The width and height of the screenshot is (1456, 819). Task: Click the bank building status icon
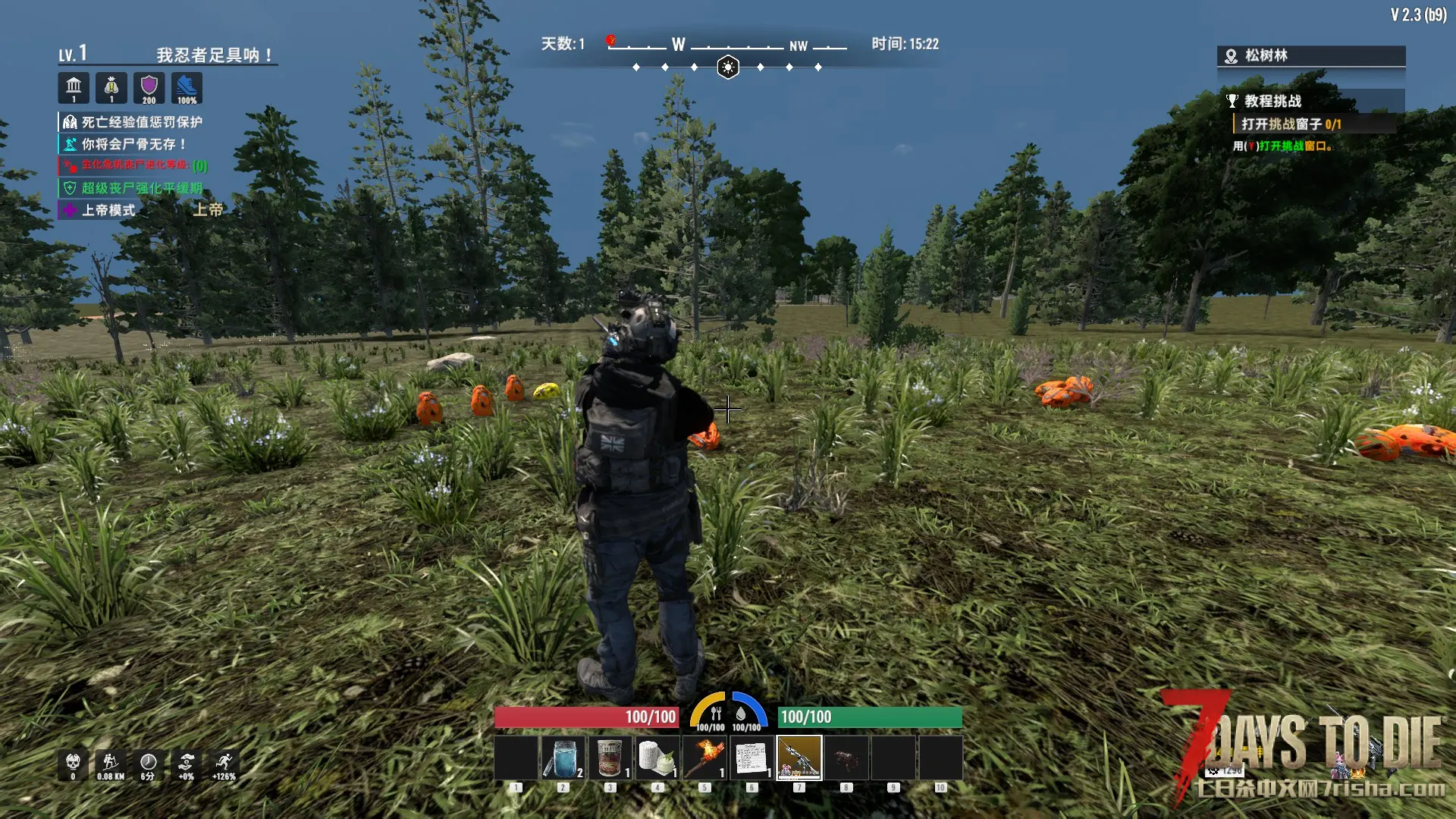click(74, 88)
